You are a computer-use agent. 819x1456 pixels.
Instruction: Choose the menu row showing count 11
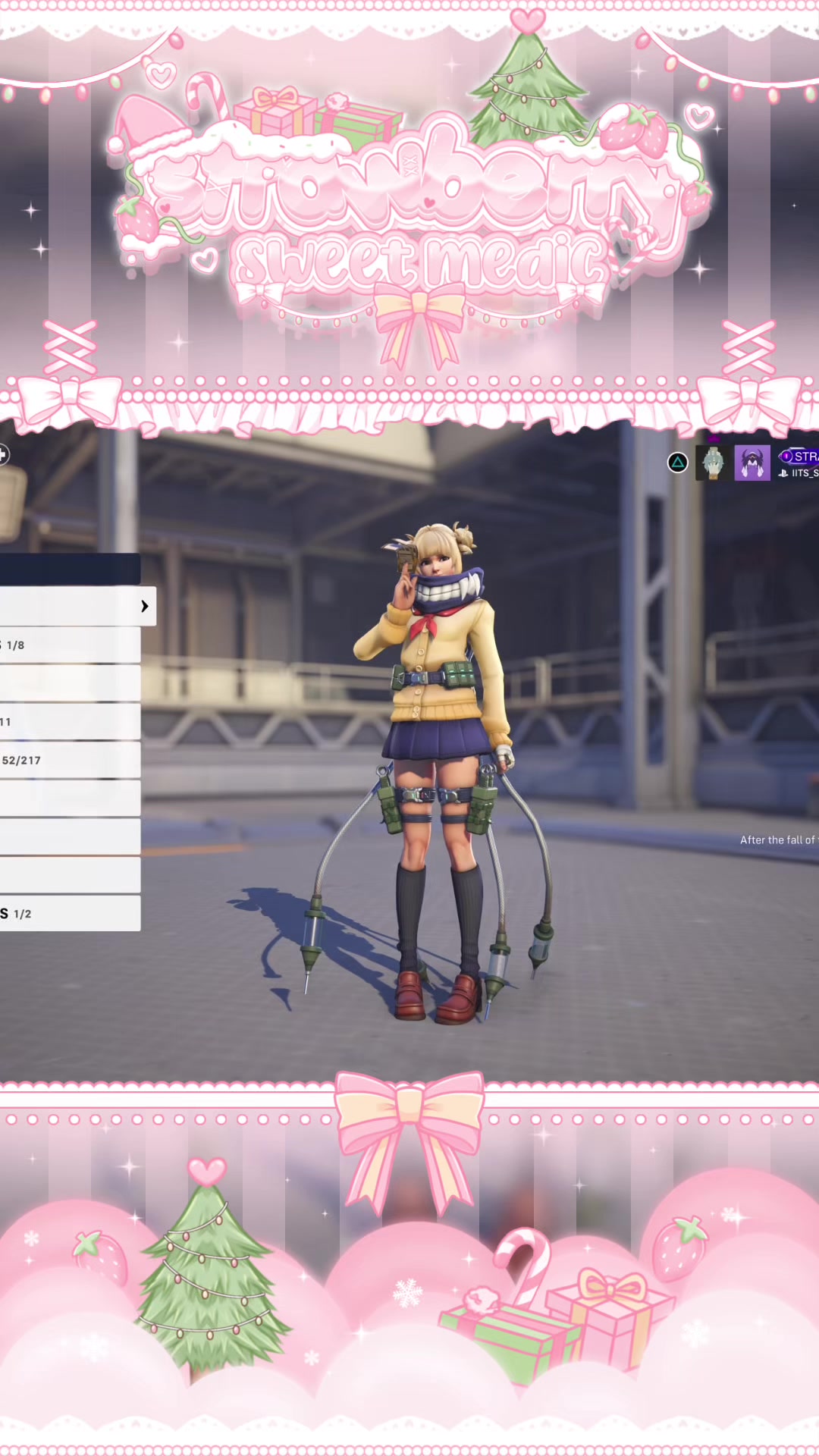[x=68, y=721]
